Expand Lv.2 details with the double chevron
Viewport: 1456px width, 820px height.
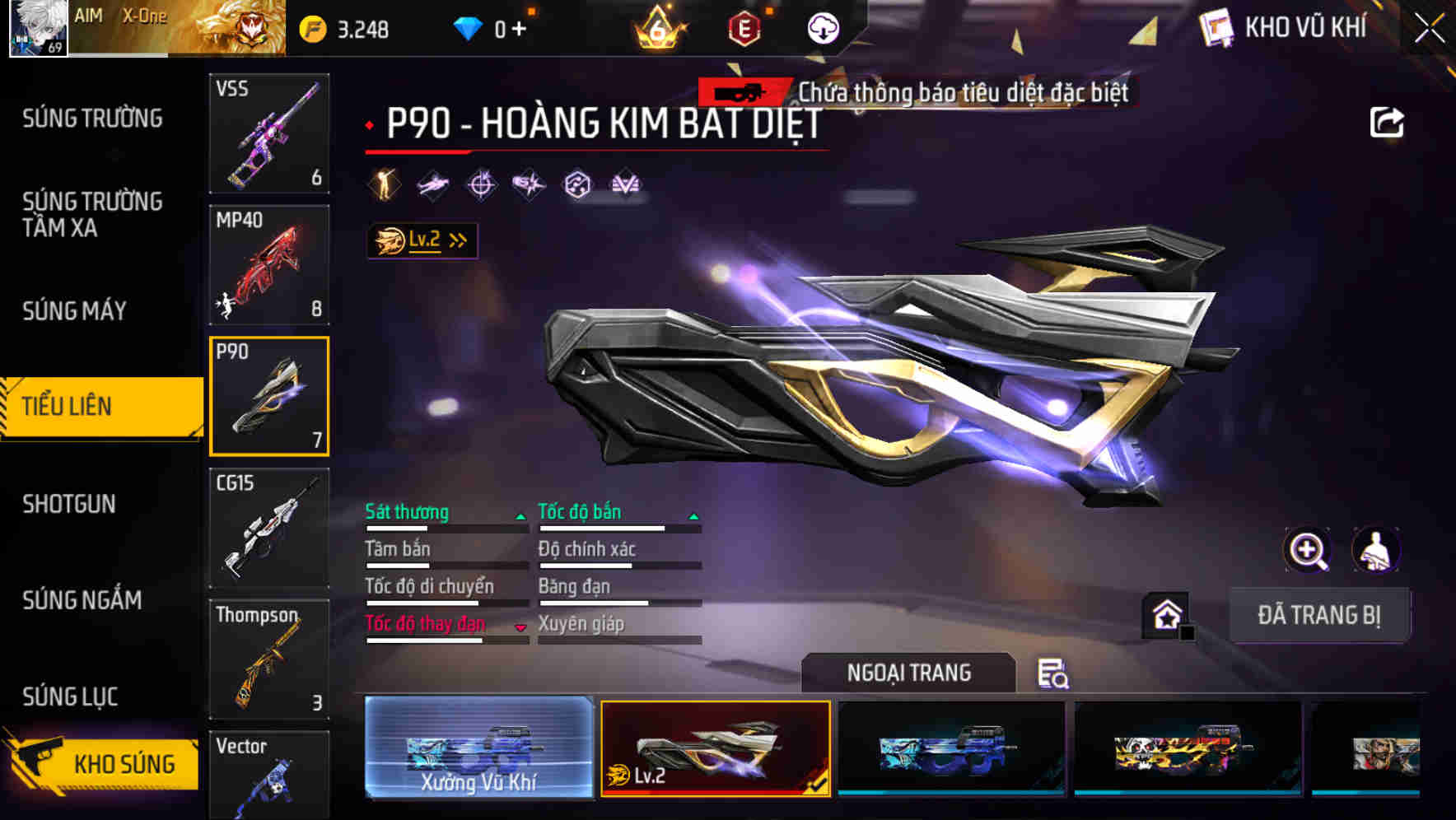(458, 240)
